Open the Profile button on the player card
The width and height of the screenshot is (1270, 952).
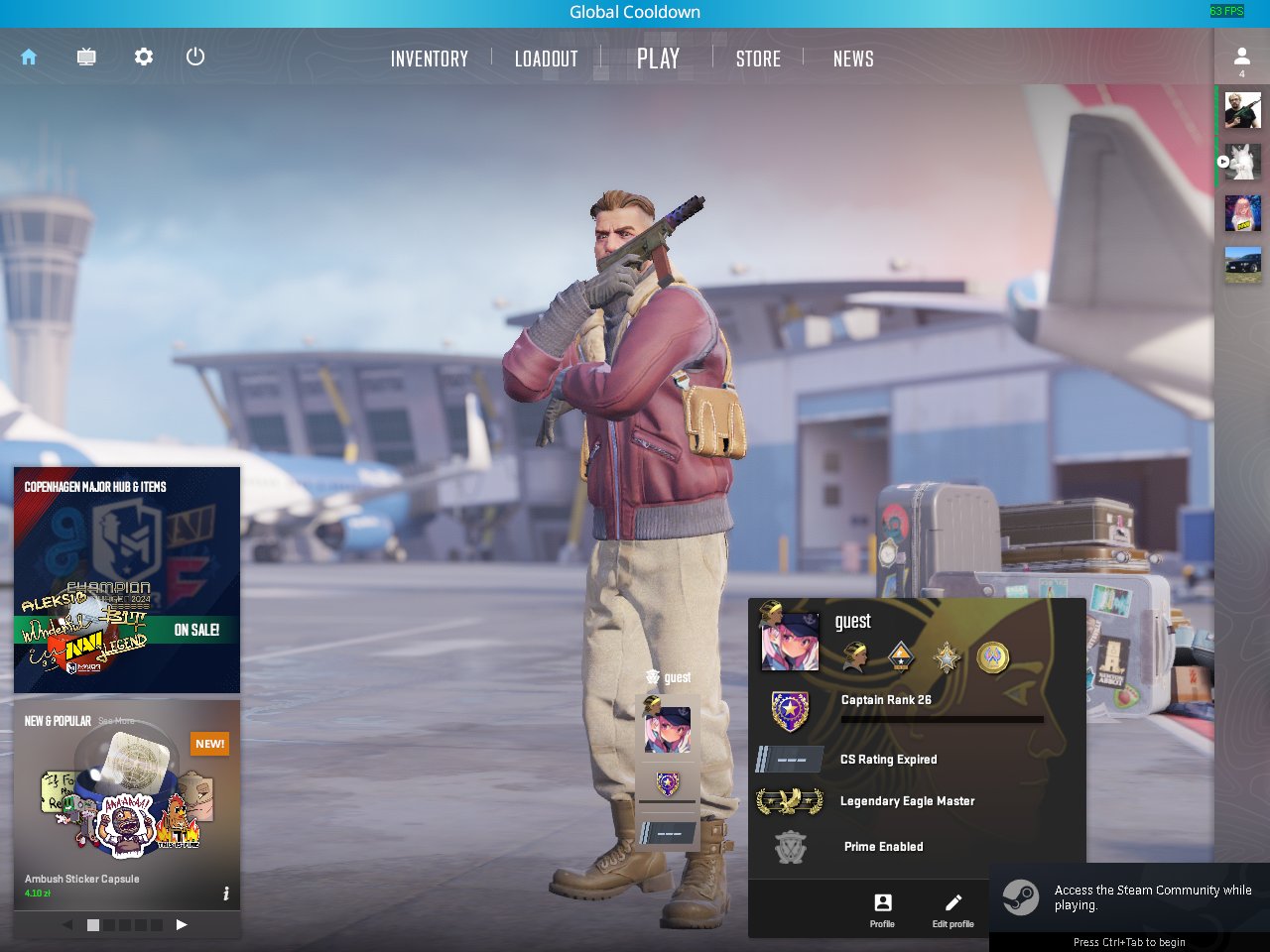pos(882,909)
